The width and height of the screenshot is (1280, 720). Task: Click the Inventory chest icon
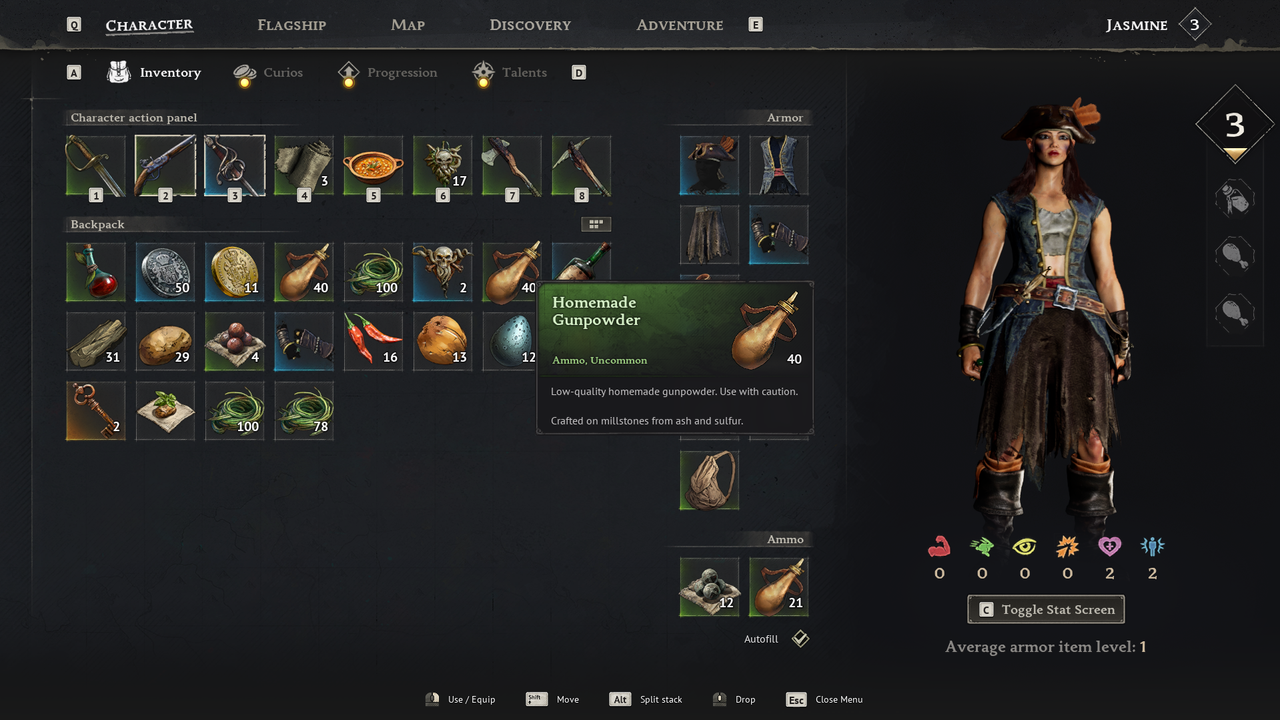(118, 71)
